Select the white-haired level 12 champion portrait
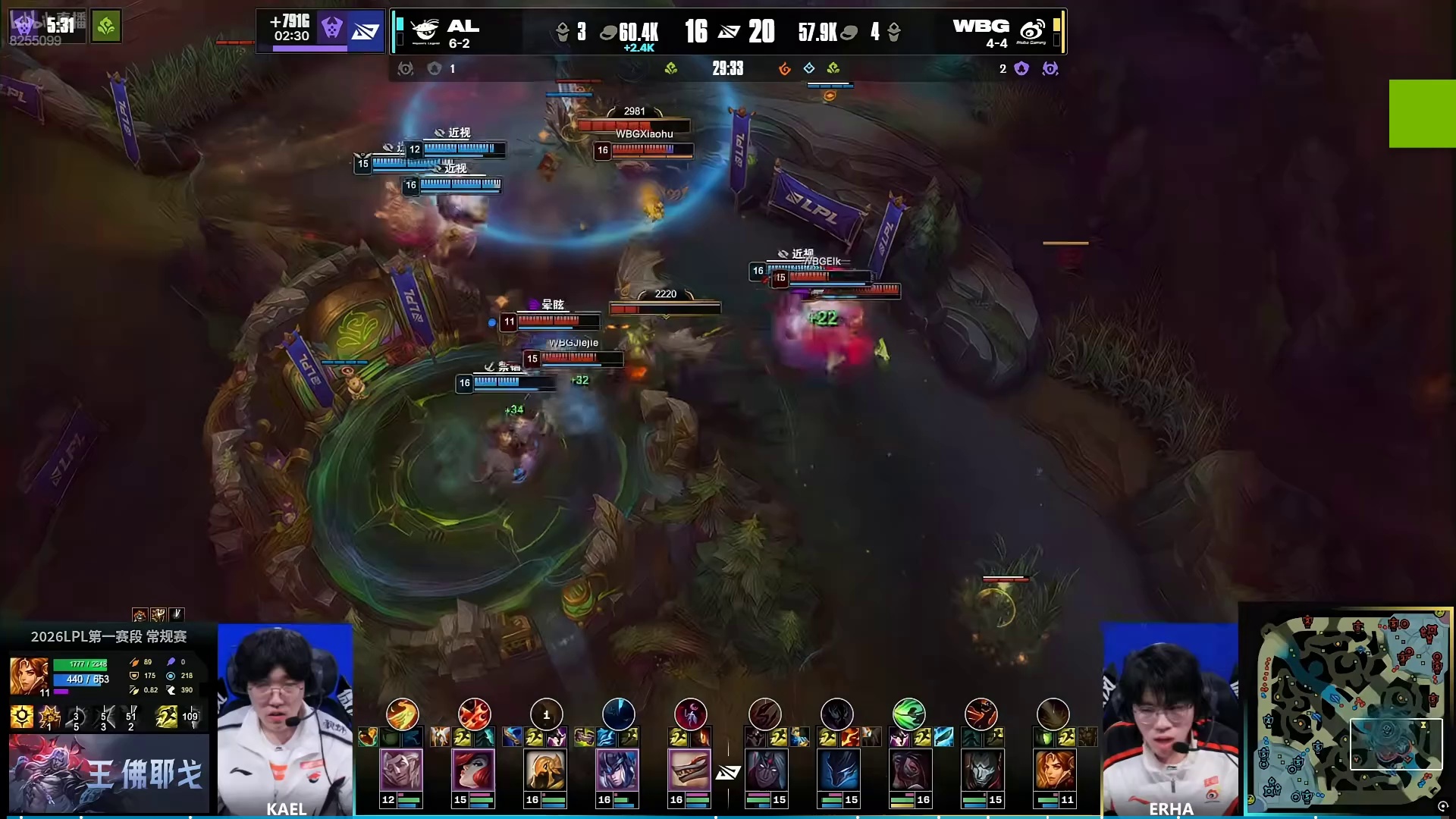Screen dimensions: 1456x819 [x=401, y=770]
